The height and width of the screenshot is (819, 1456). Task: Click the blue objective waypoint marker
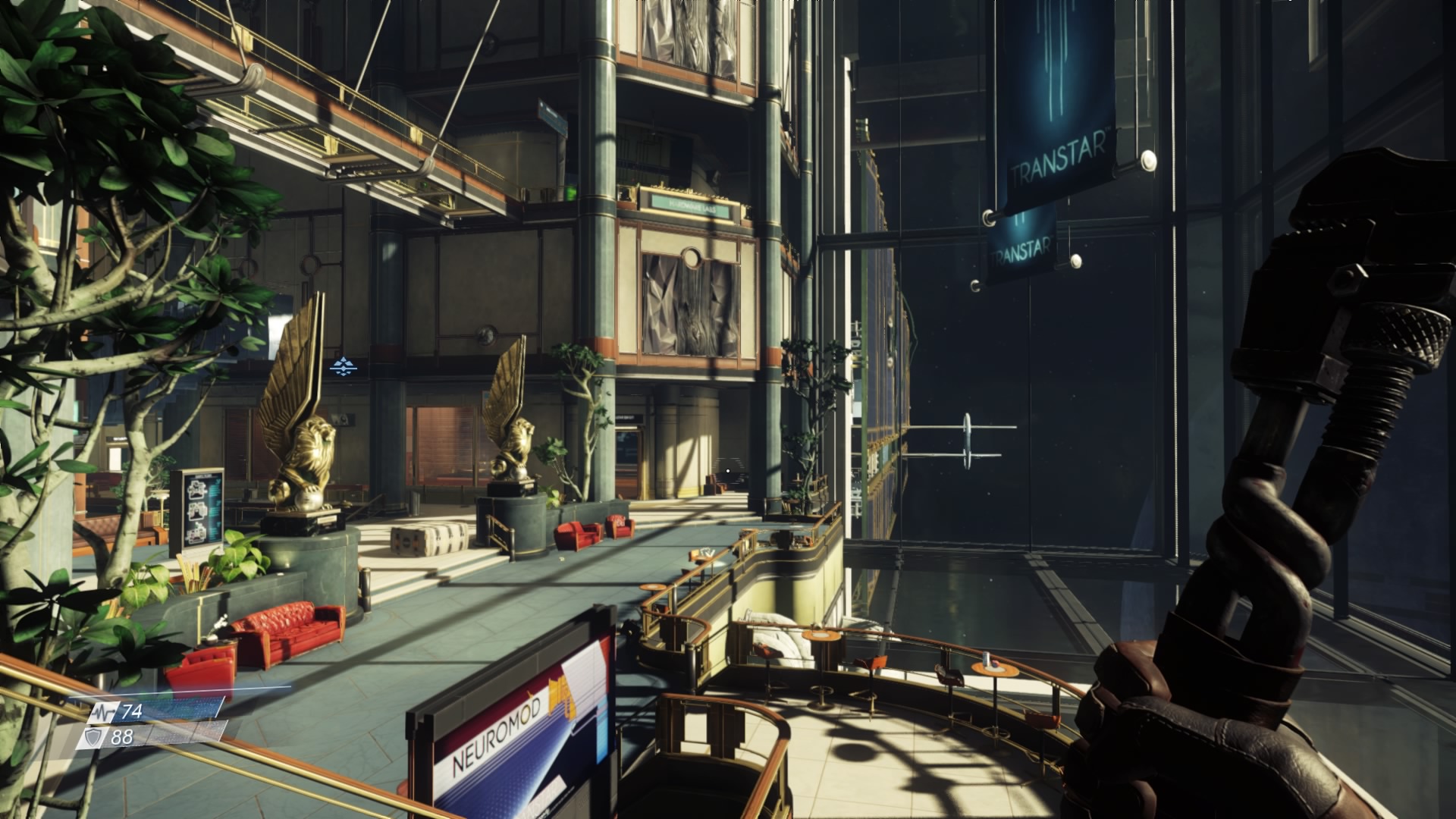(x=344, y=367)
